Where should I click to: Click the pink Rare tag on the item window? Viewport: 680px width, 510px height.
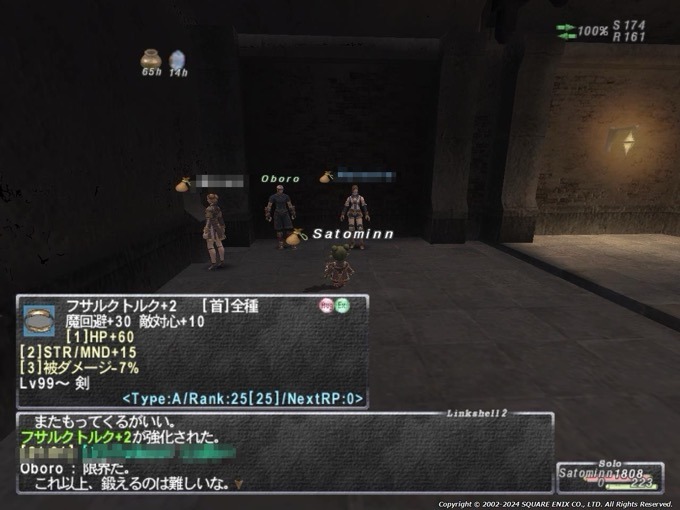point(326,305)
